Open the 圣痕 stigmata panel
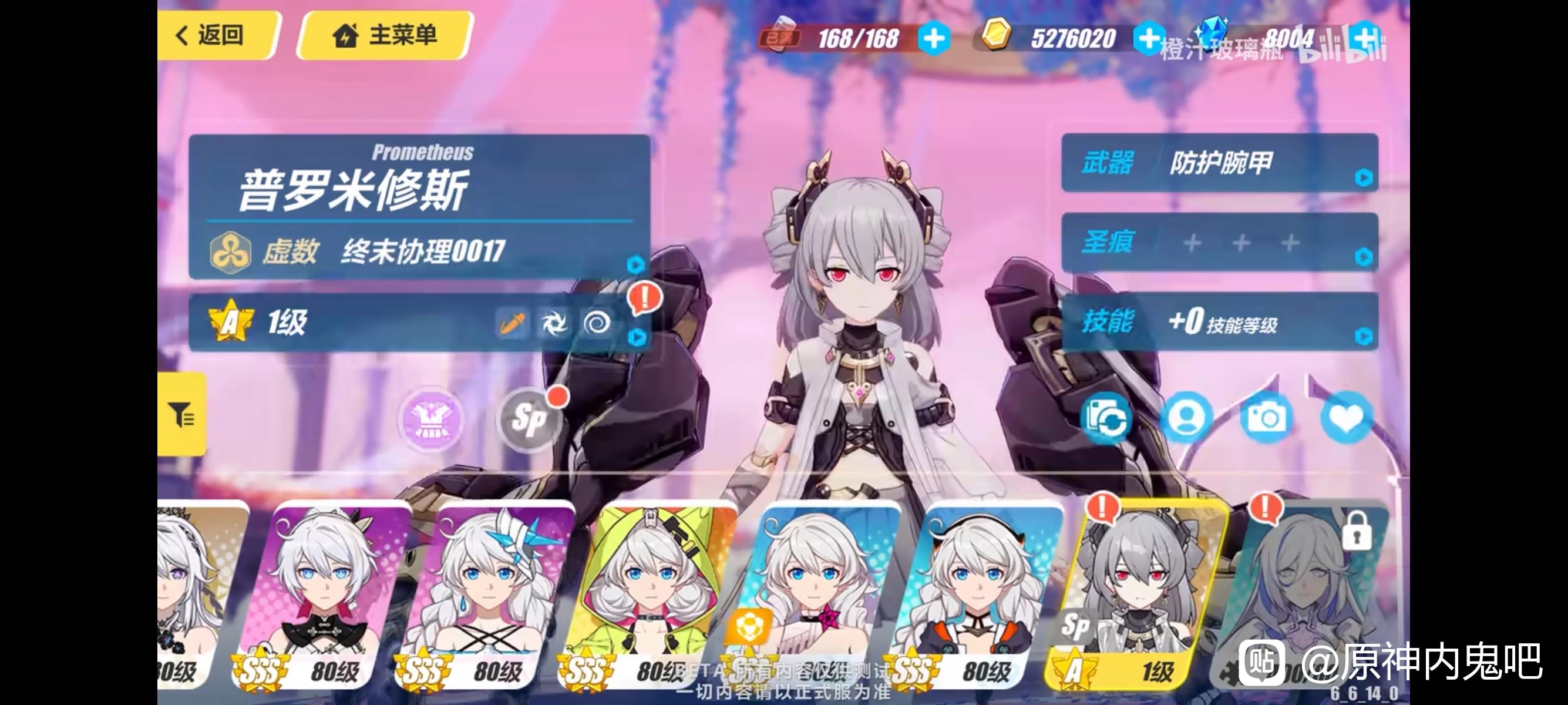 [x=1219, y=243]
